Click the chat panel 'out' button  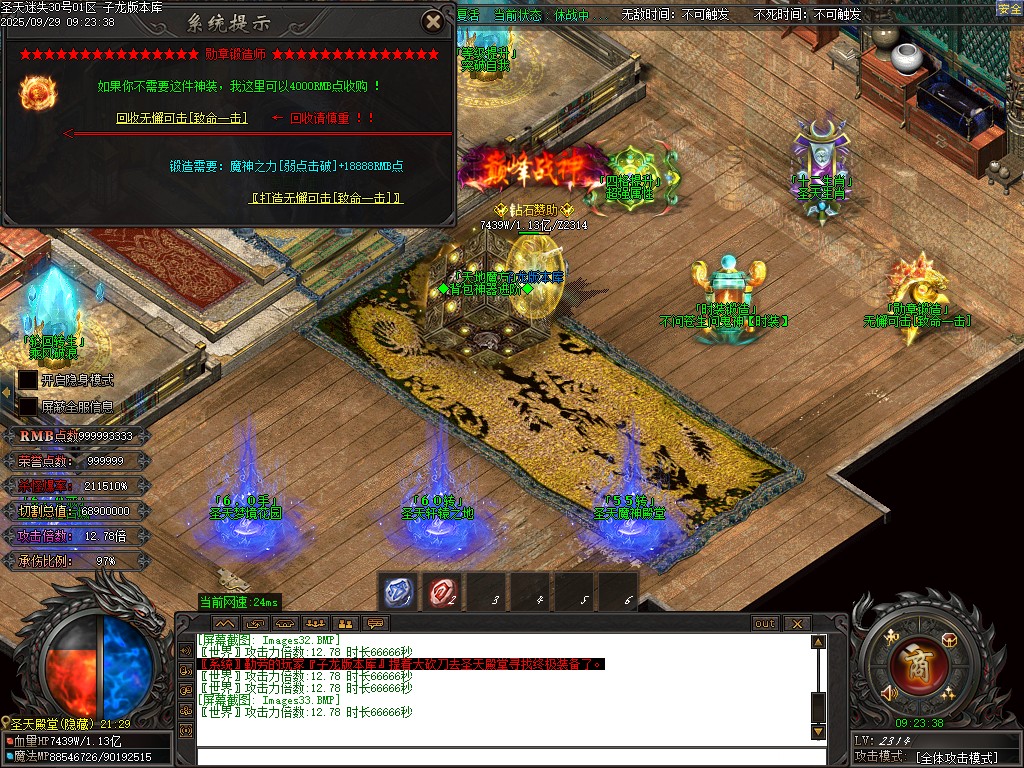pyautogui.click(x=764, y=623)
